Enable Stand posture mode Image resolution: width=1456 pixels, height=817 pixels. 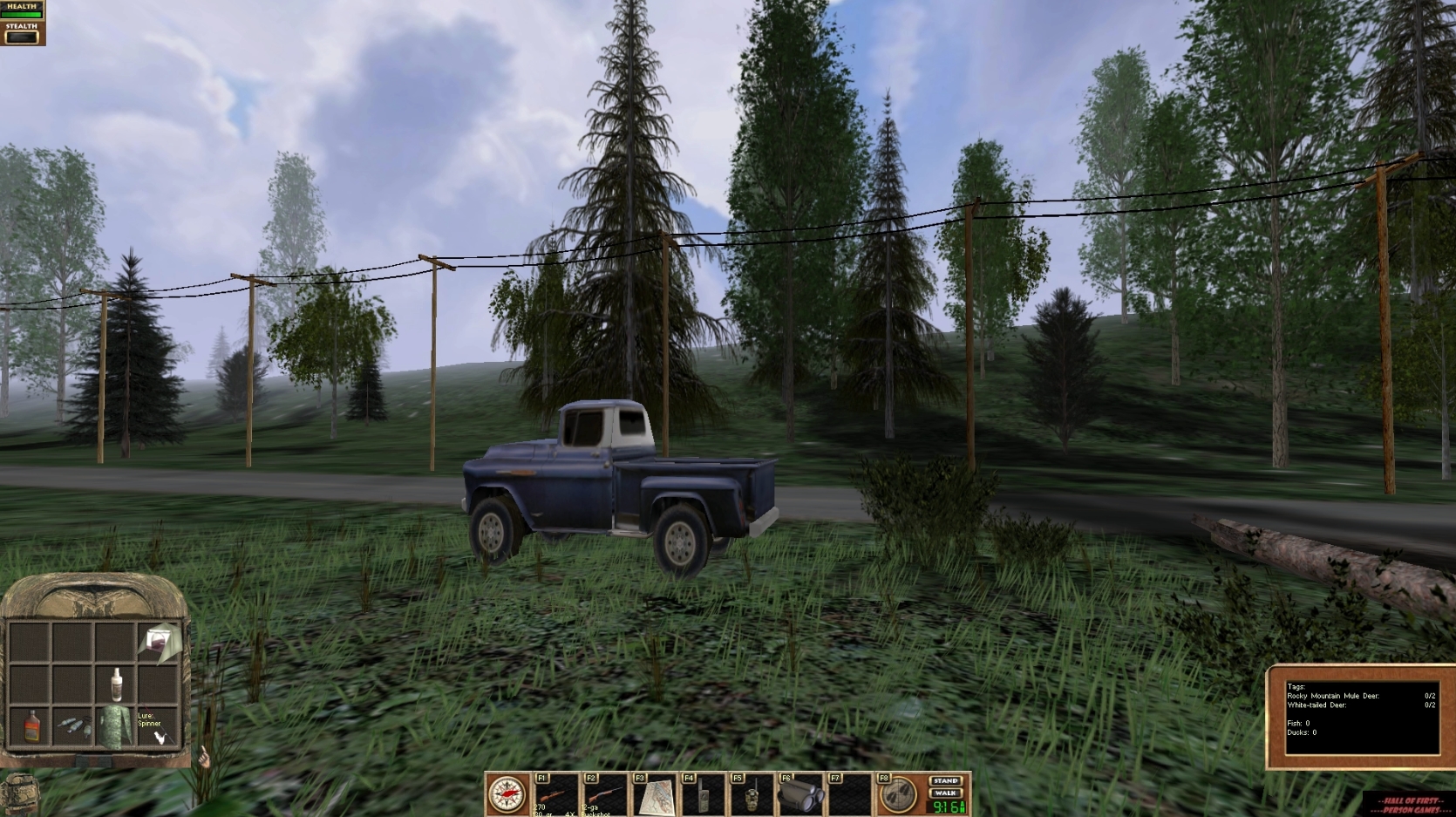[946, 780]
